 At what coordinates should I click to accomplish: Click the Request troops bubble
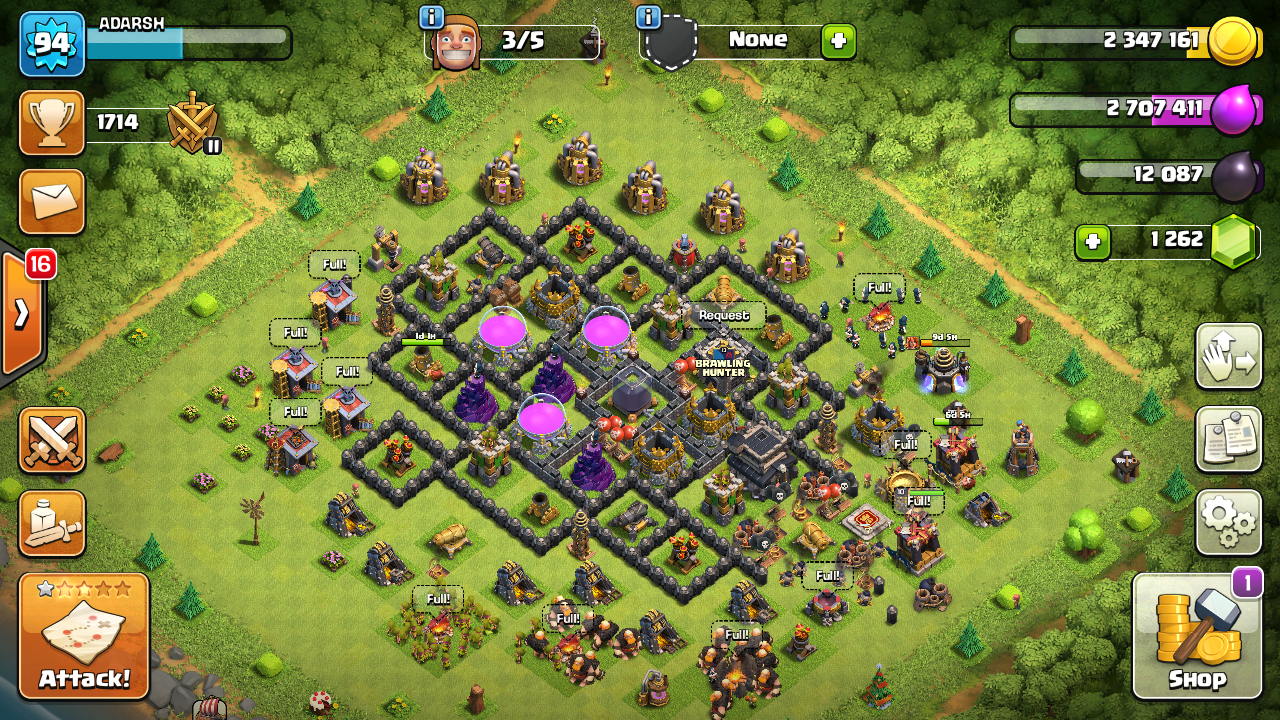click(724, 315)
